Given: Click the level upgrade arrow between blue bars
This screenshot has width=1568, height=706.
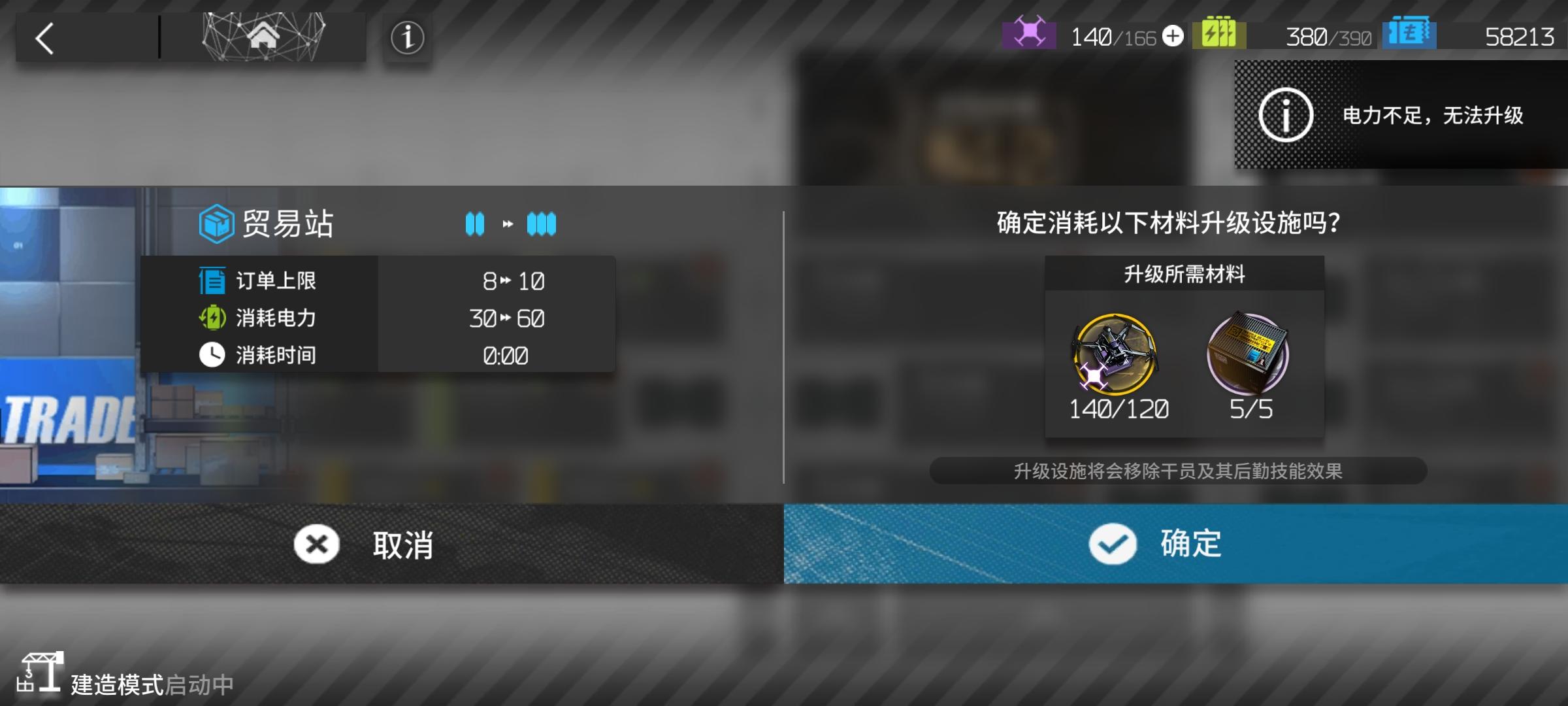Looking at the screenshot, I should (x=508, y=224).
